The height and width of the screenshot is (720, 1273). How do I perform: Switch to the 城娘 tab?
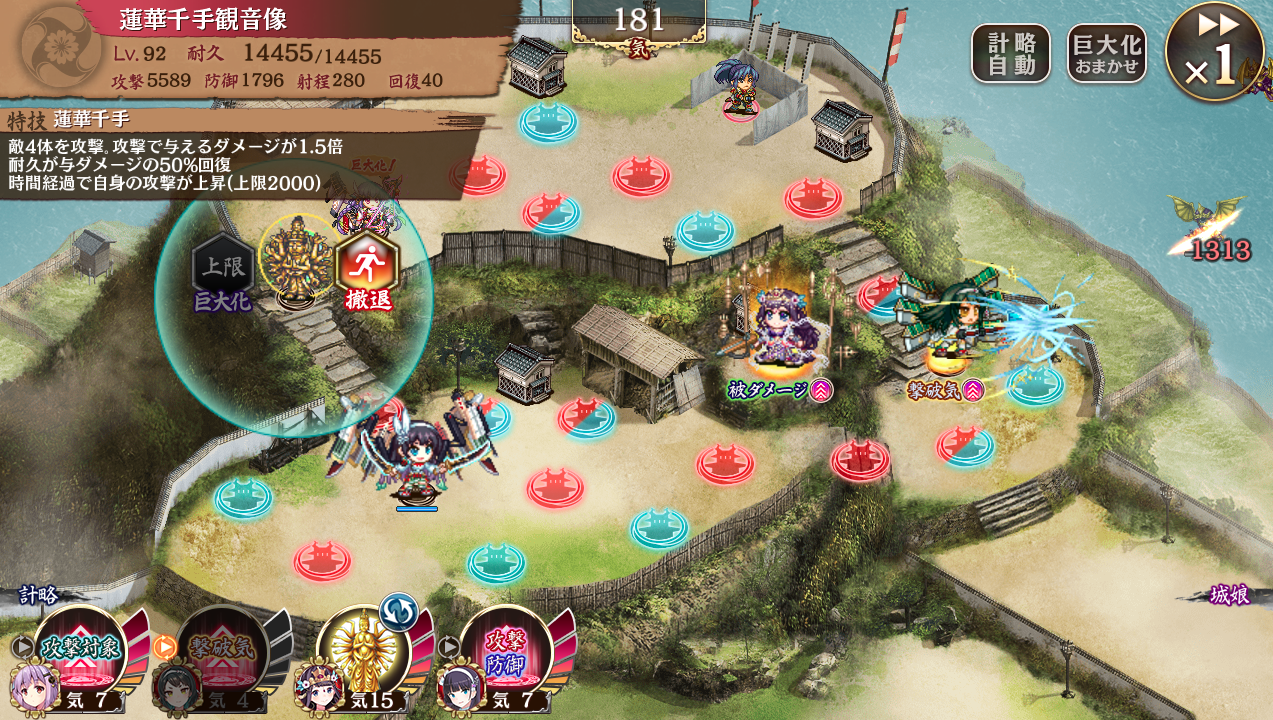[1229, 593]
